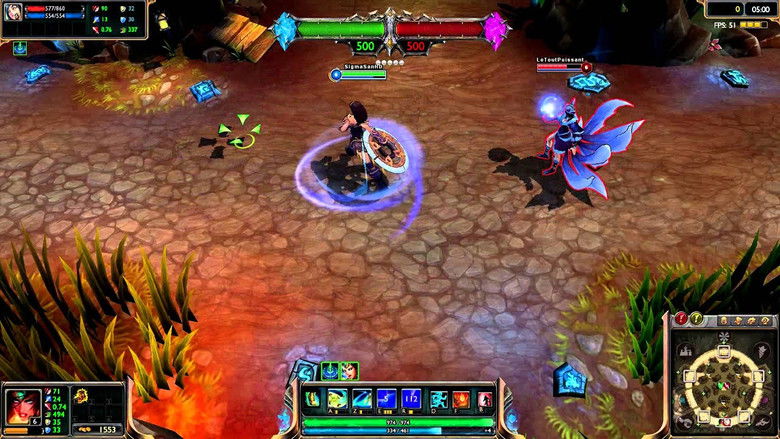Viewport: 780px width, 439px height.
Task: Open the first minimap option button
Action: [x=722, y=320]
